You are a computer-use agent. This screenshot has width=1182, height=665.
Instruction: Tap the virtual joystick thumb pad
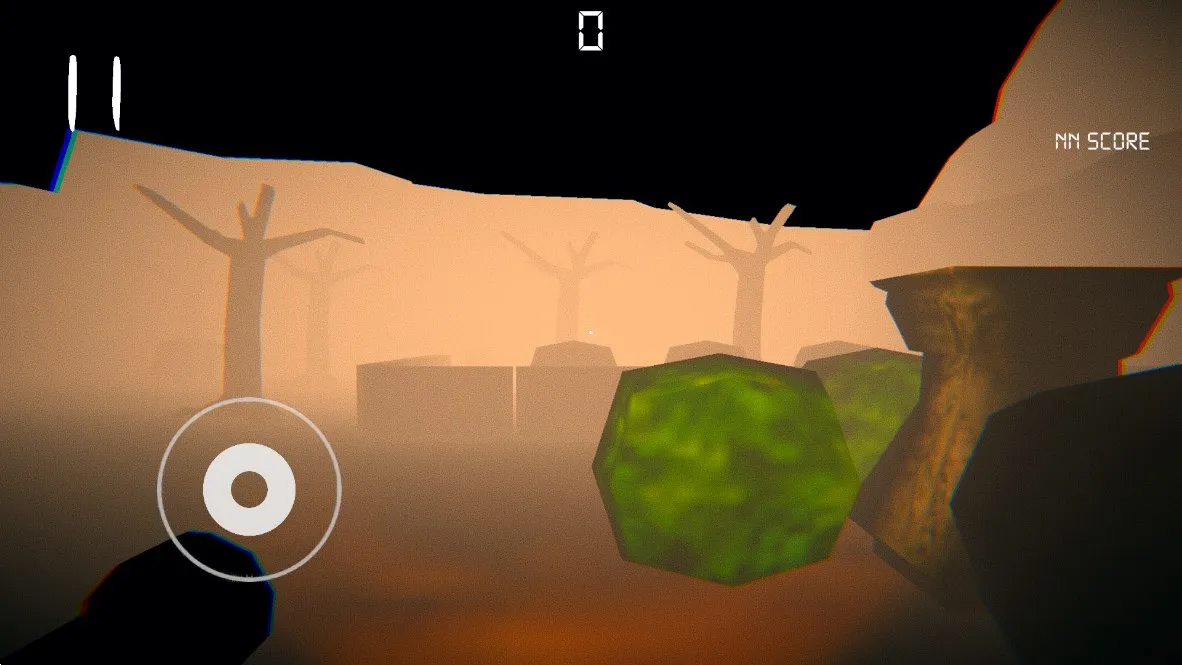click(249, 489)
